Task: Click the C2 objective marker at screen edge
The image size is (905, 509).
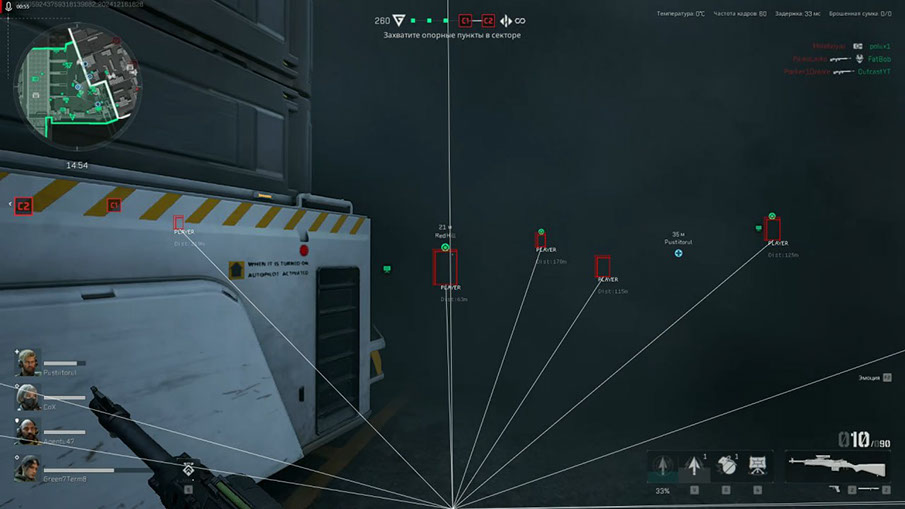Action: (23, 206)
